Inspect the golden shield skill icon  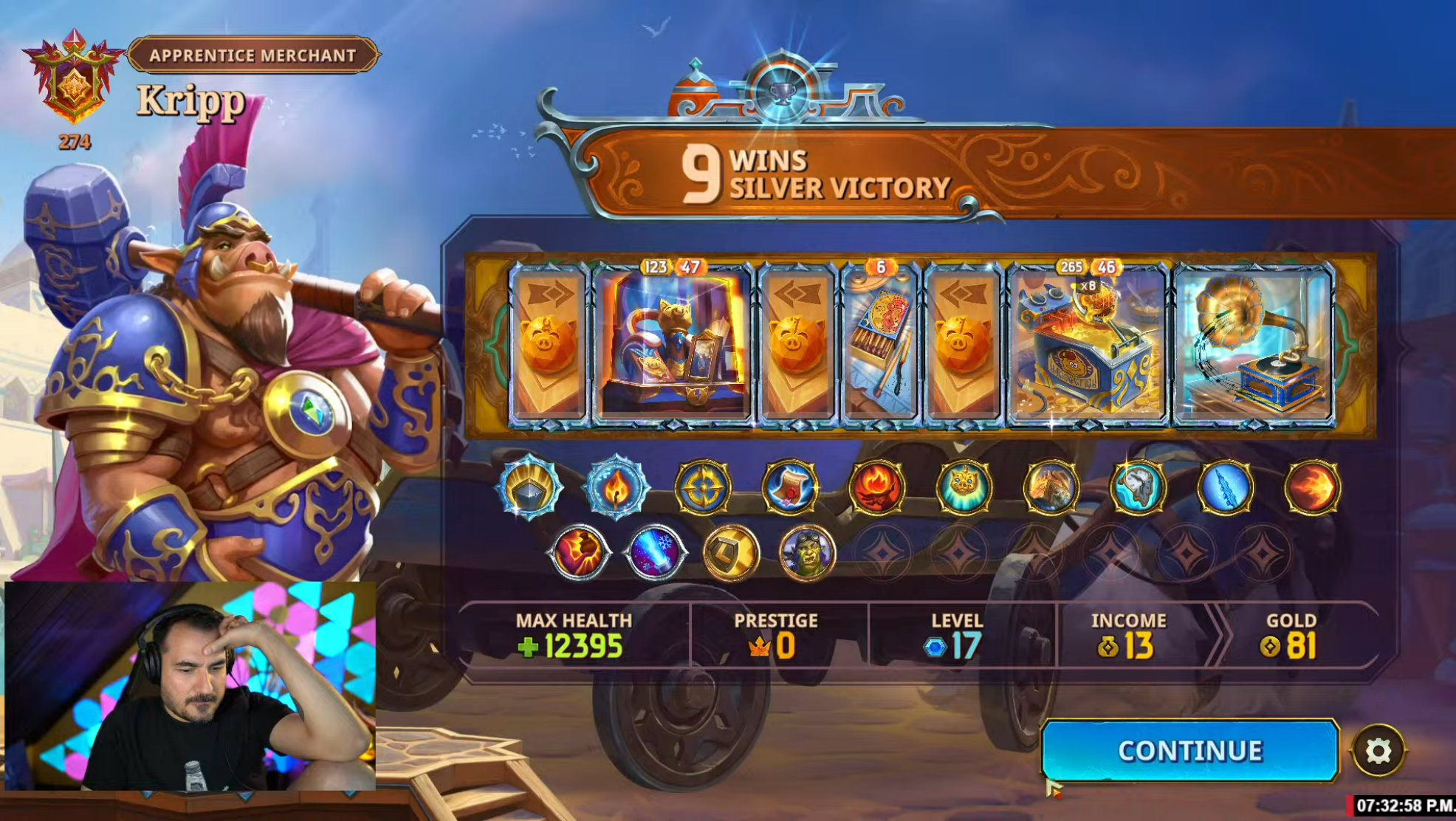tap(731, 552)
